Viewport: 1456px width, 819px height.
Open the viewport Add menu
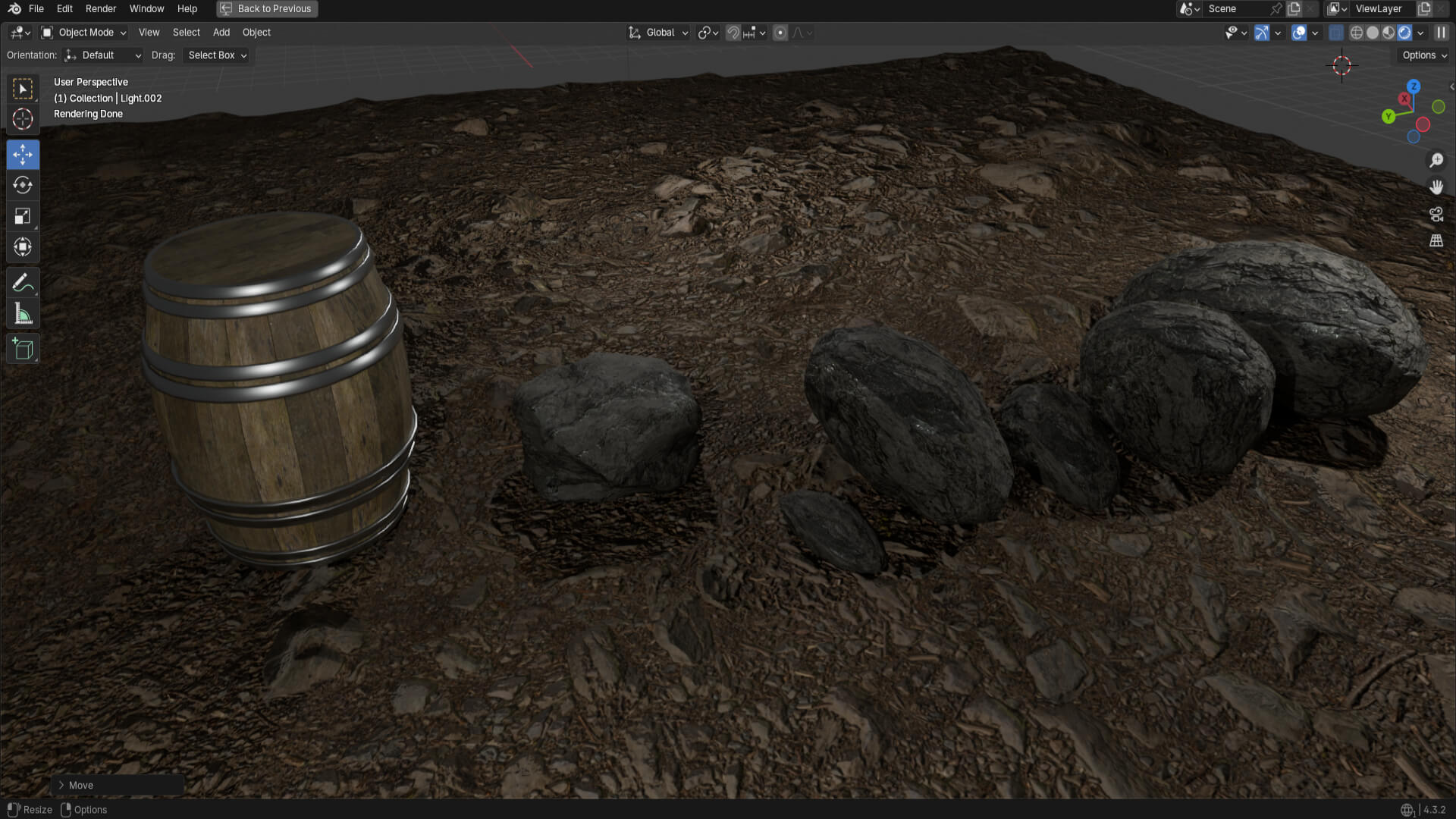coord(221,33)
